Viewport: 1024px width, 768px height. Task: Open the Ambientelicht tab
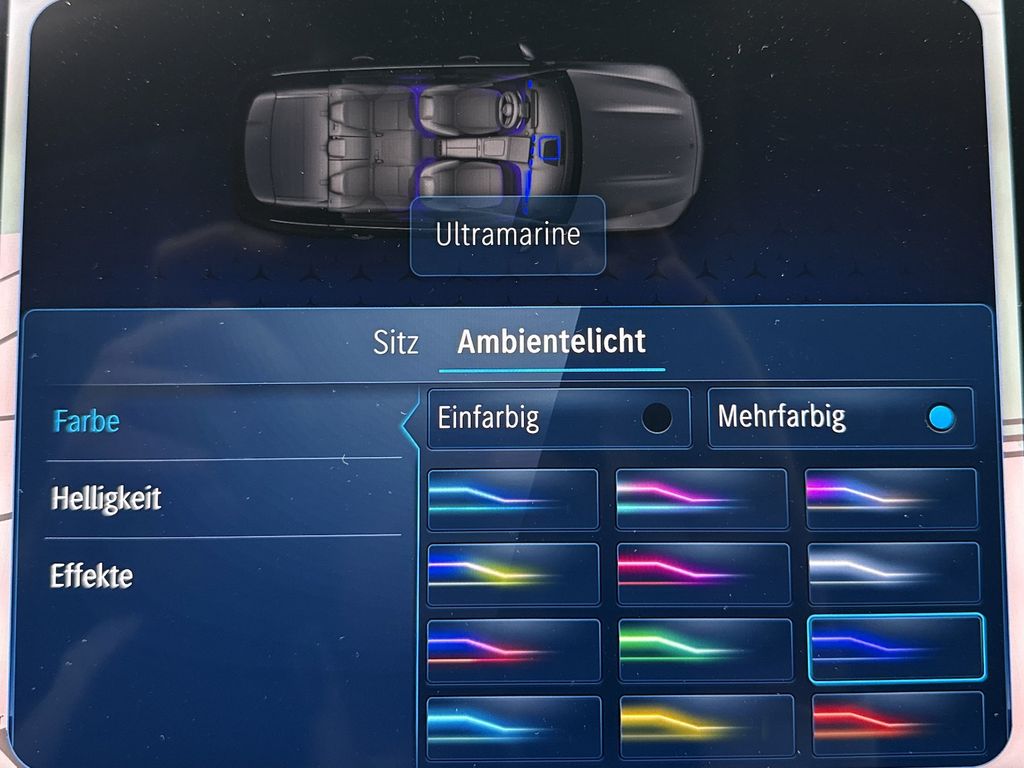pyautogui.click(x=551, y=342)
